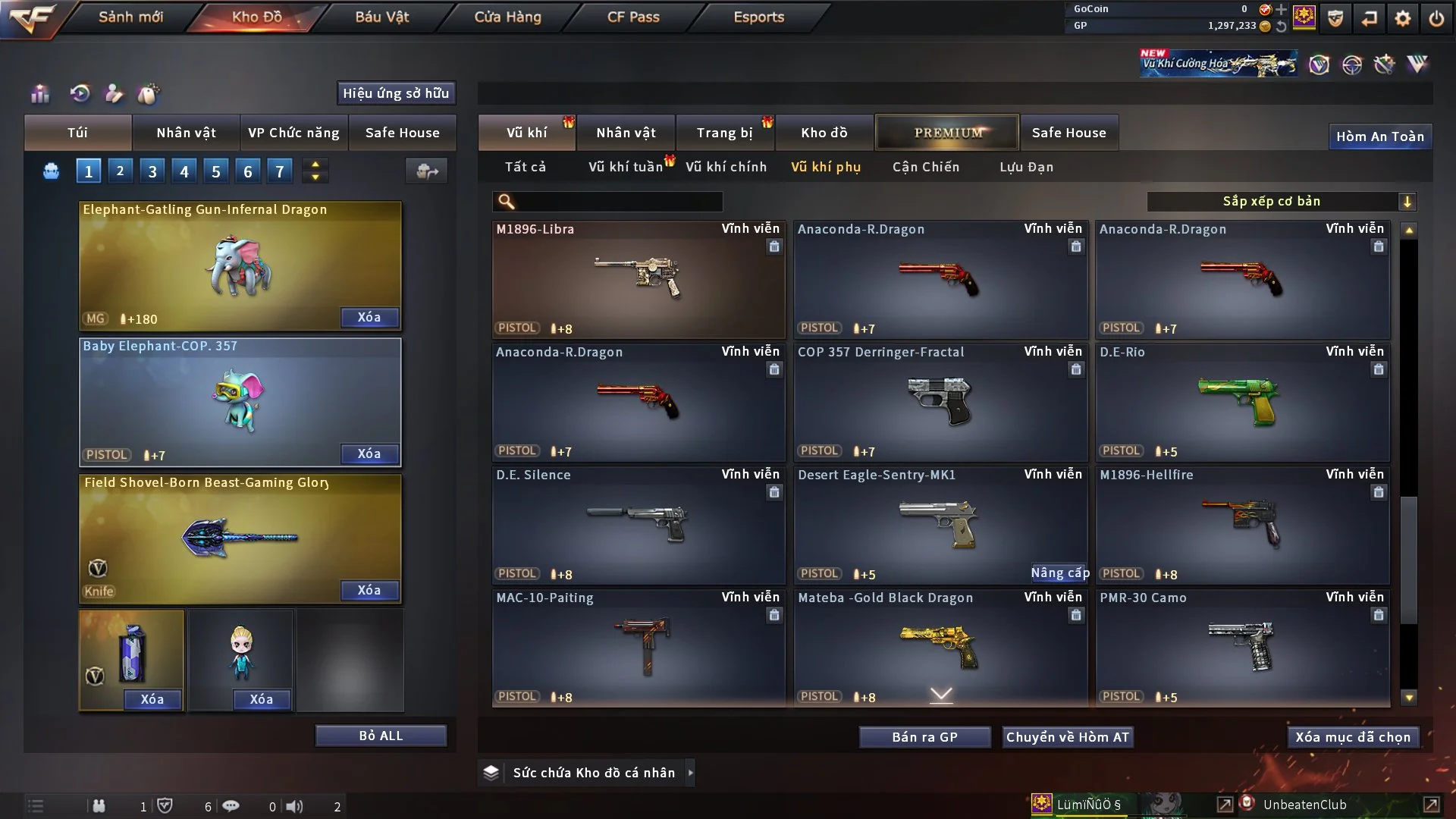
Task: Select the Mateba Gold Black Dragon revolver
Action: click(x=940, y=647)
